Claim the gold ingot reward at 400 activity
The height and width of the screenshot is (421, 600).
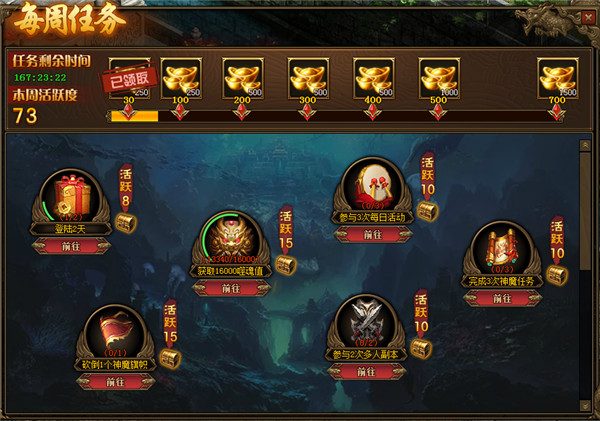pos(373,78)
